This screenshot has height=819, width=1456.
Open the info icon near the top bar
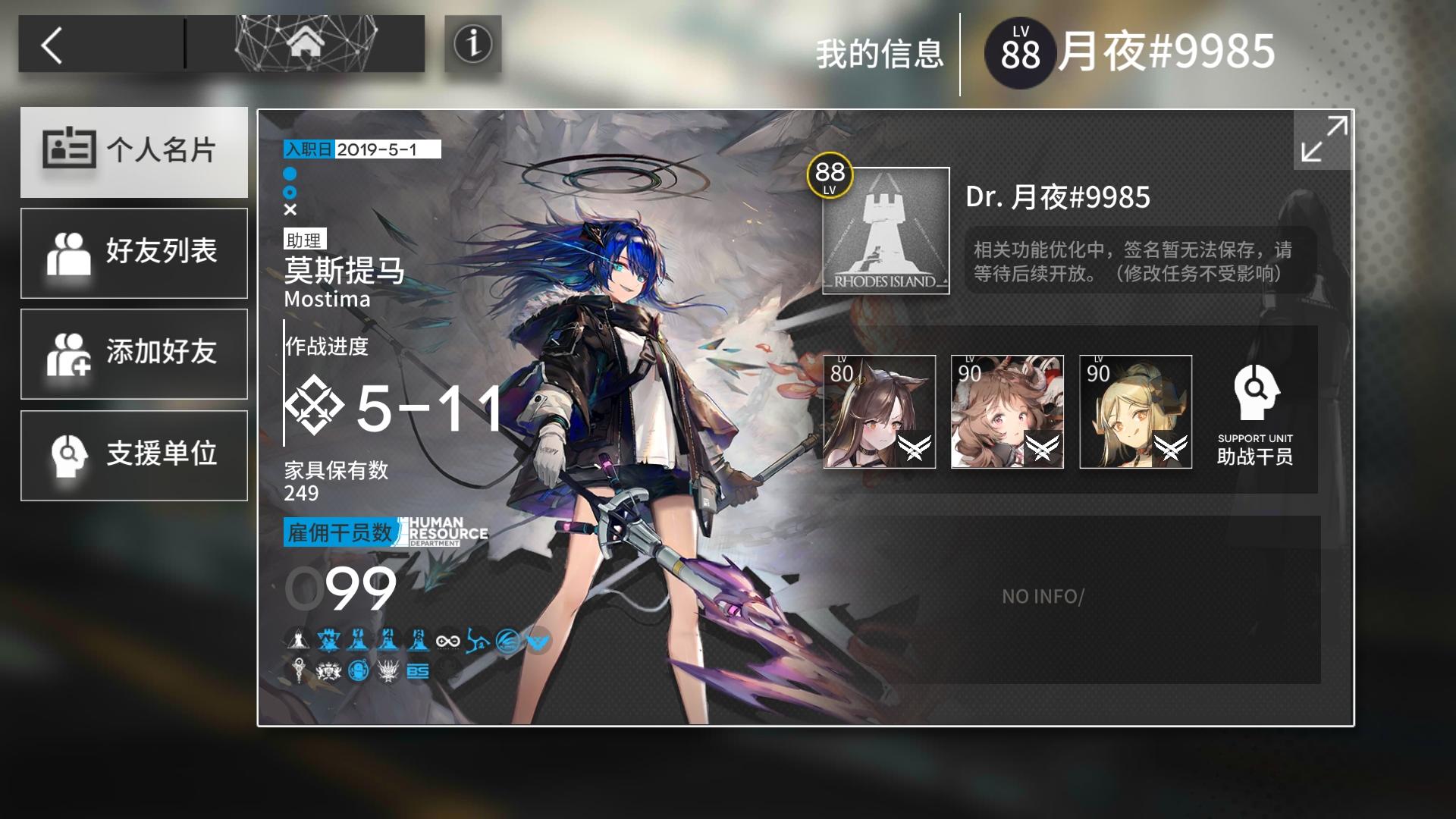472,44
